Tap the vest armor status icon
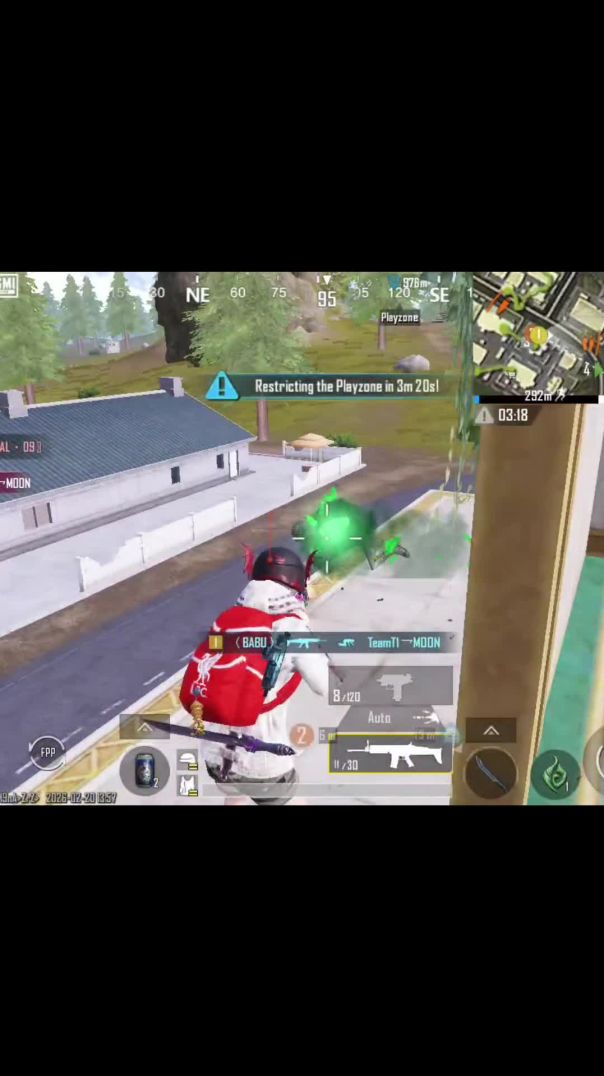This screenshot has width=604, height=1076. (x=187, y=786)
